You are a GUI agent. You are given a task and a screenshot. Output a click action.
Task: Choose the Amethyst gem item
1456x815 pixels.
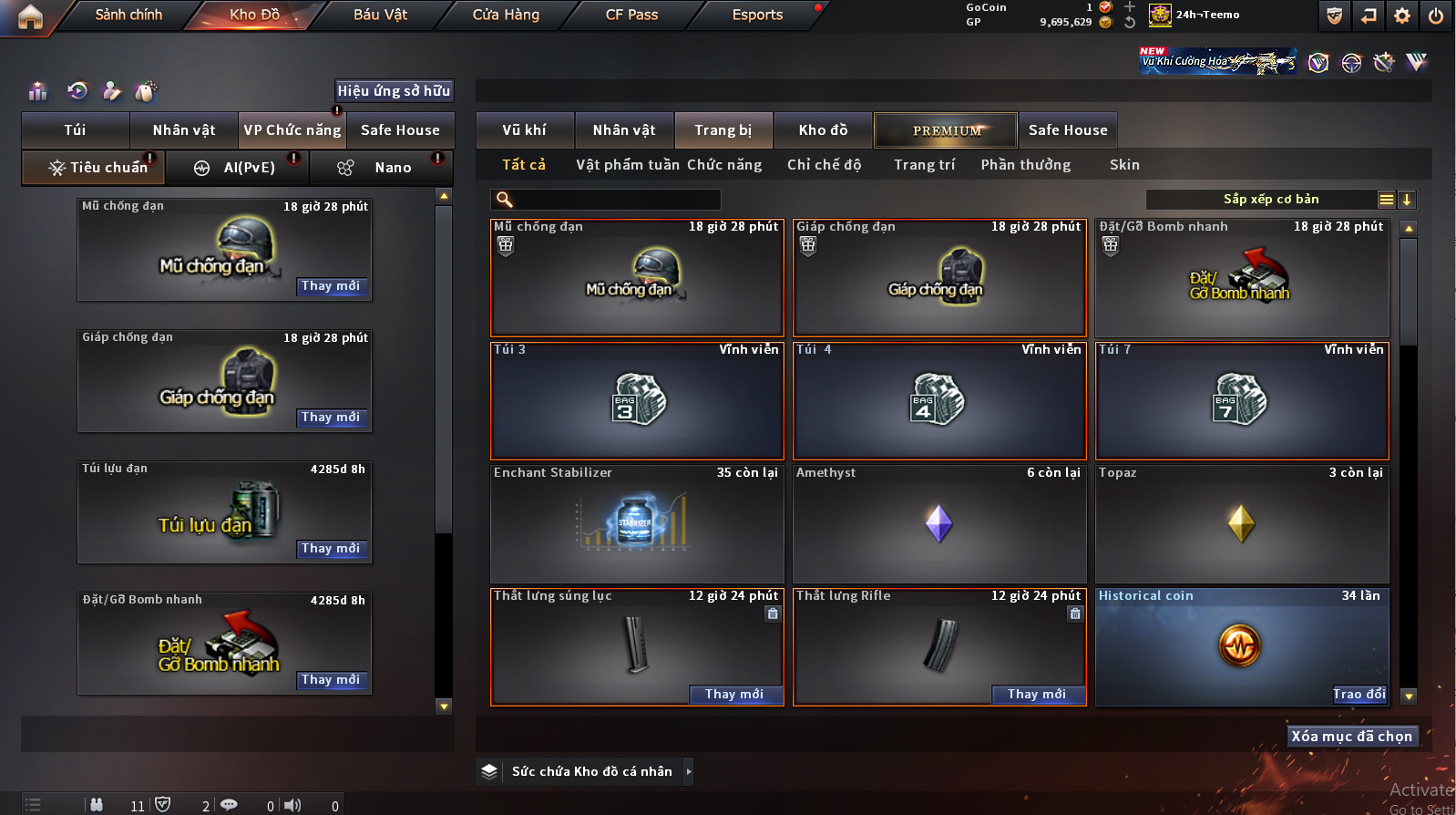939,524
